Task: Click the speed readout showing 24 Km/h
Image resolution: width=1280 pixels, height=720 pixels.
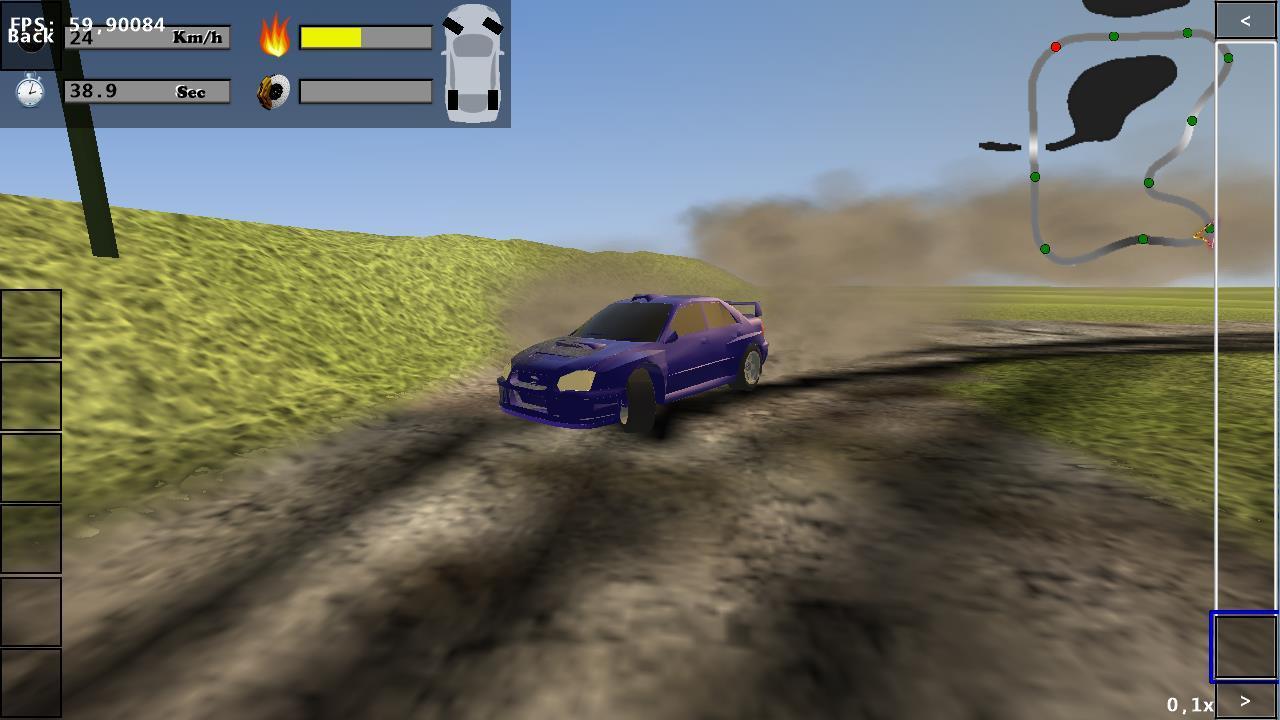Action: click(x=147, y=37)
